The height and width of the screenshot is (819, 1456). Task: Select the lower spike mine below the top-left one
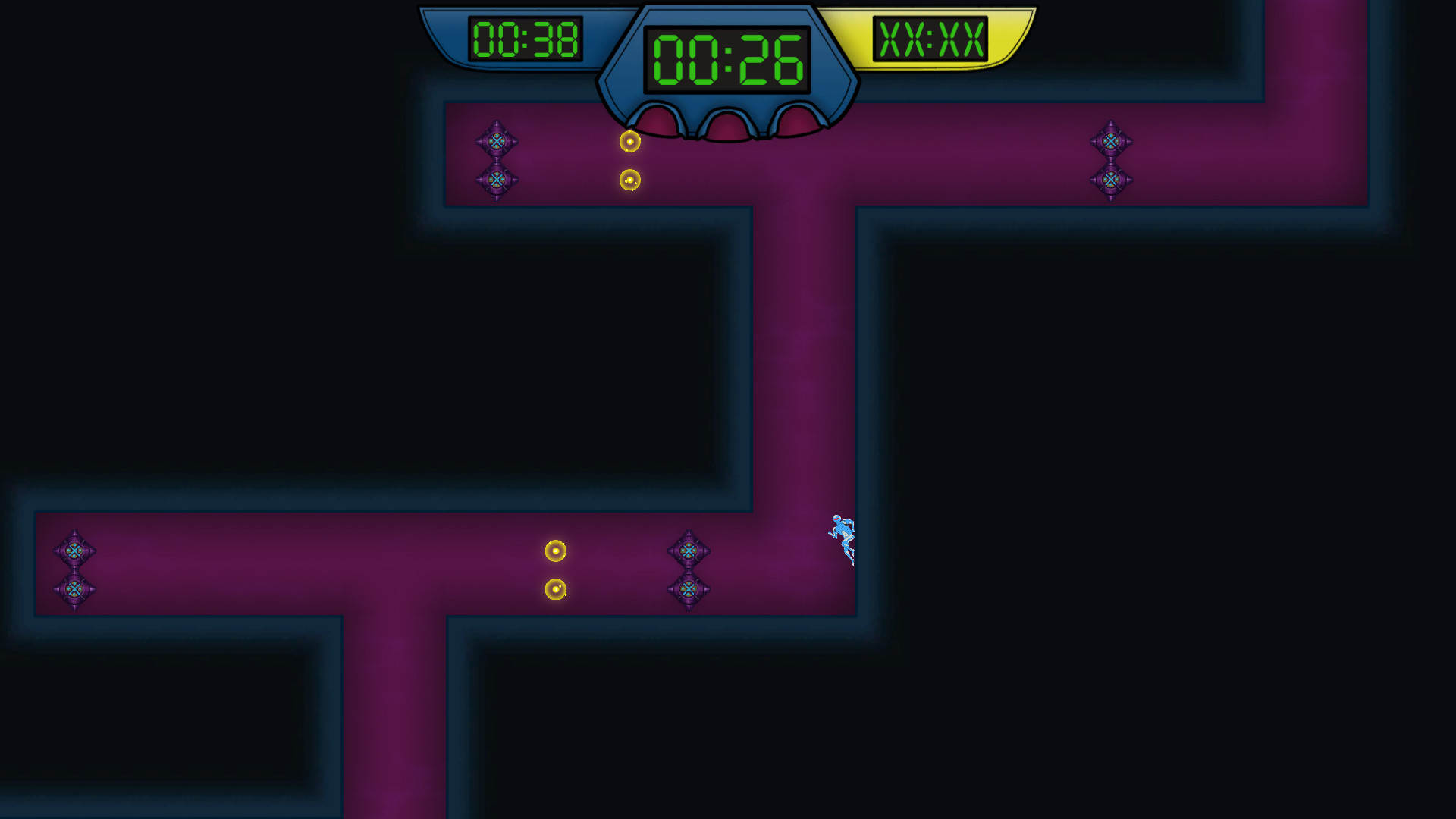[498, 180]
